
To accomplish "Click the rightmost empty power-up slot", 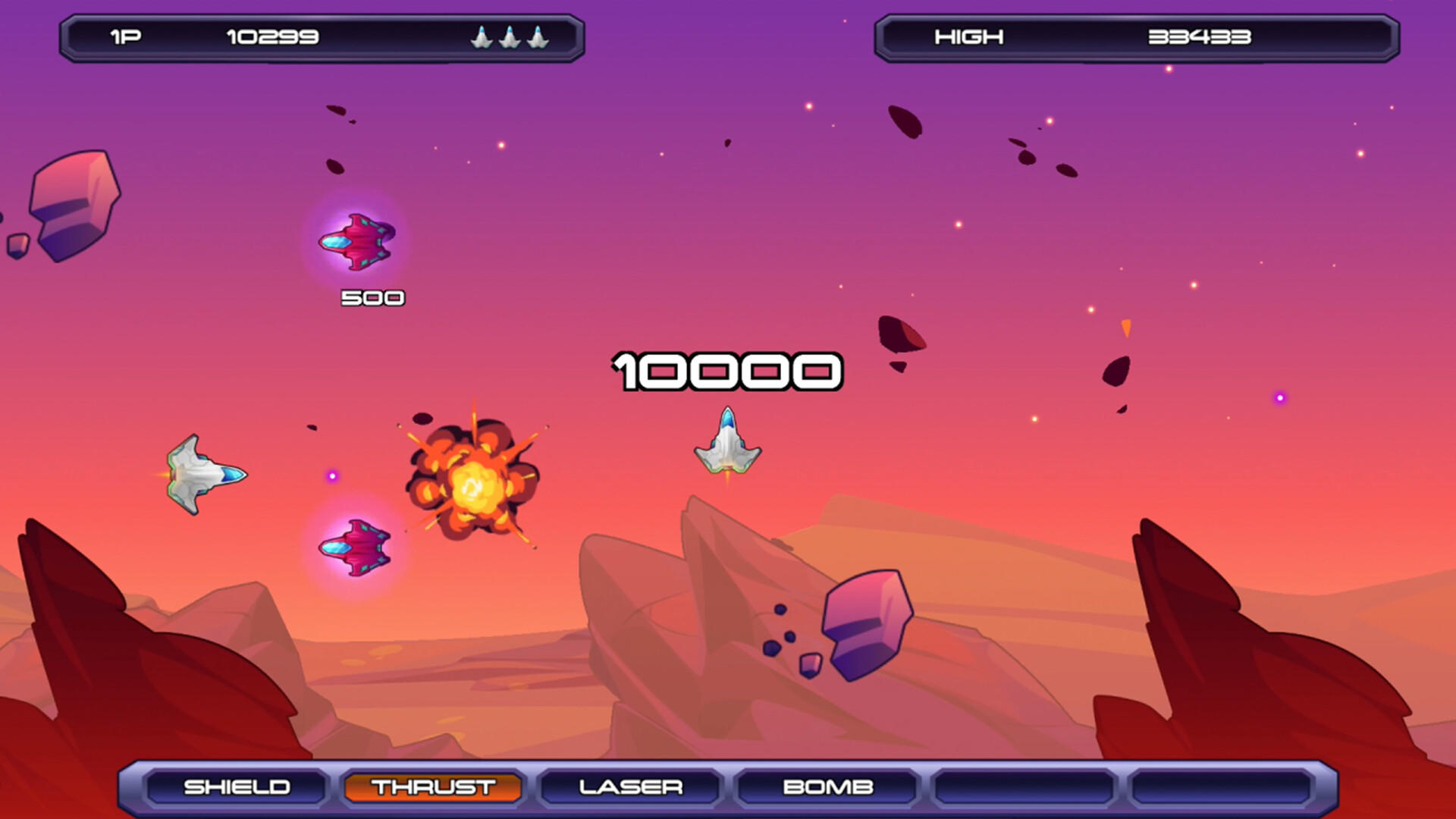I will point(1219,787).
